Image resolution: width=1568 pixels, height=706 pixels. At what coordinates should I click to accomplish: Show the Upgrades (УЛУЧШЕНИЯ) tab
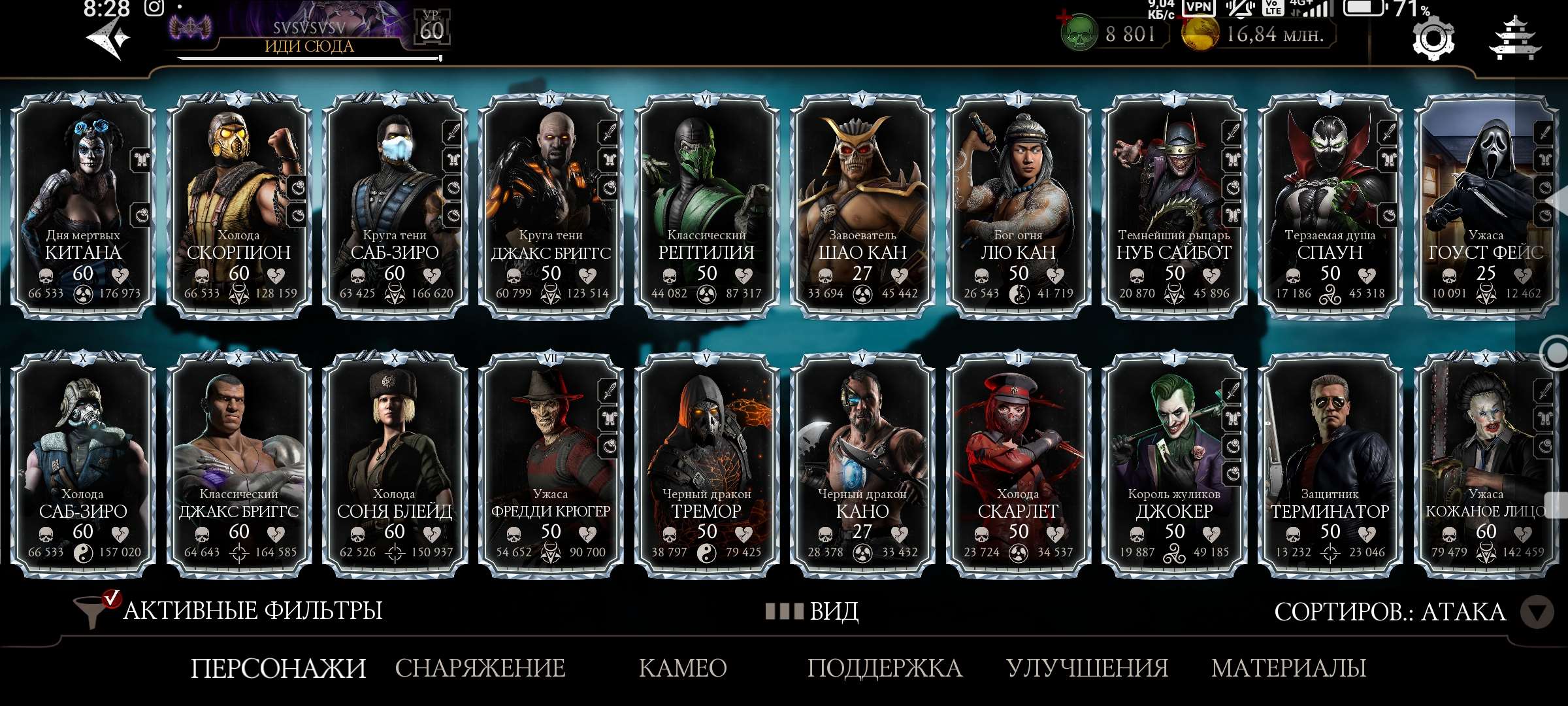[1087, 668]
